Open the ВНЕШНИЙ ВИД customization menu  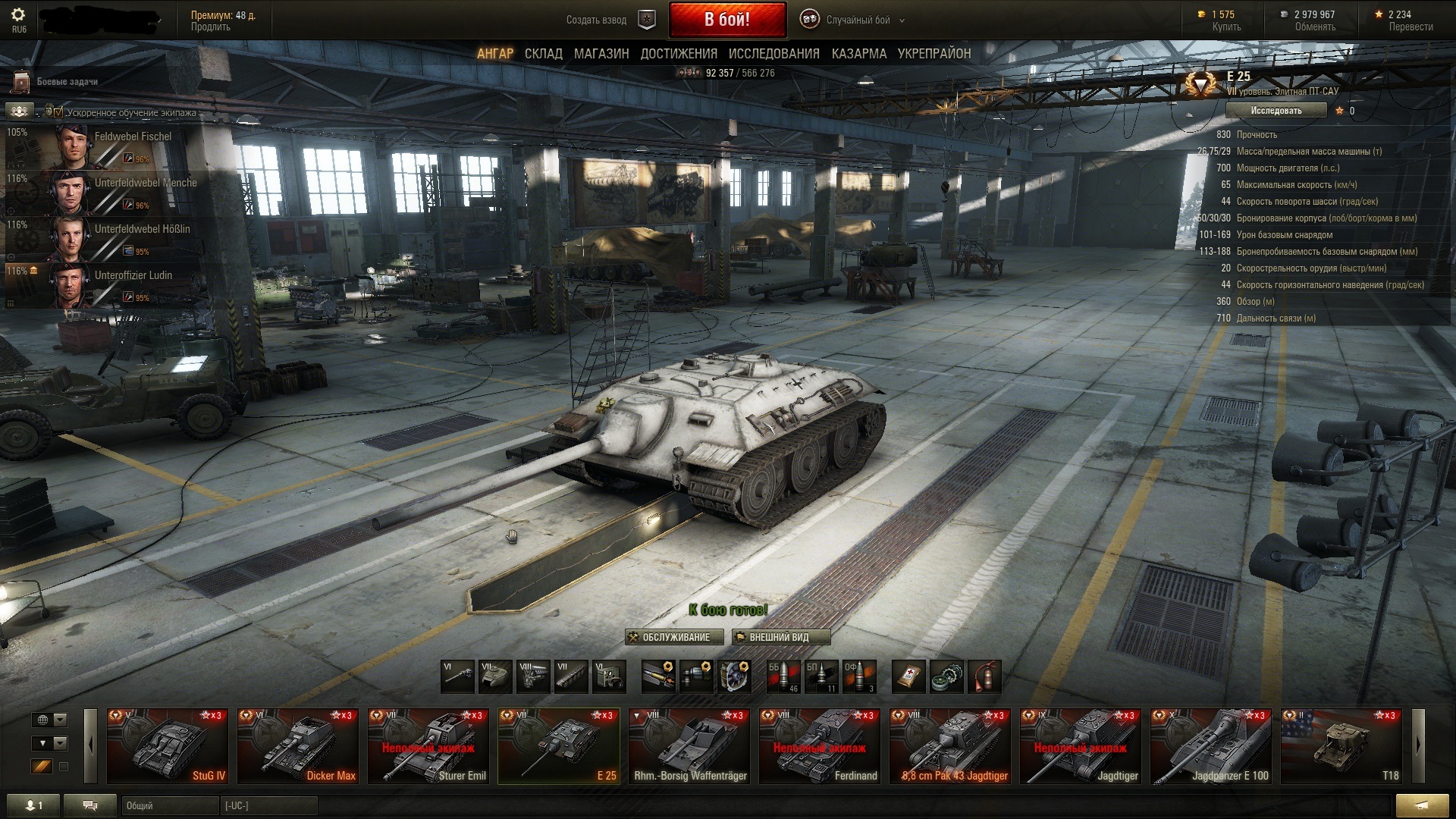click(780, 637)
